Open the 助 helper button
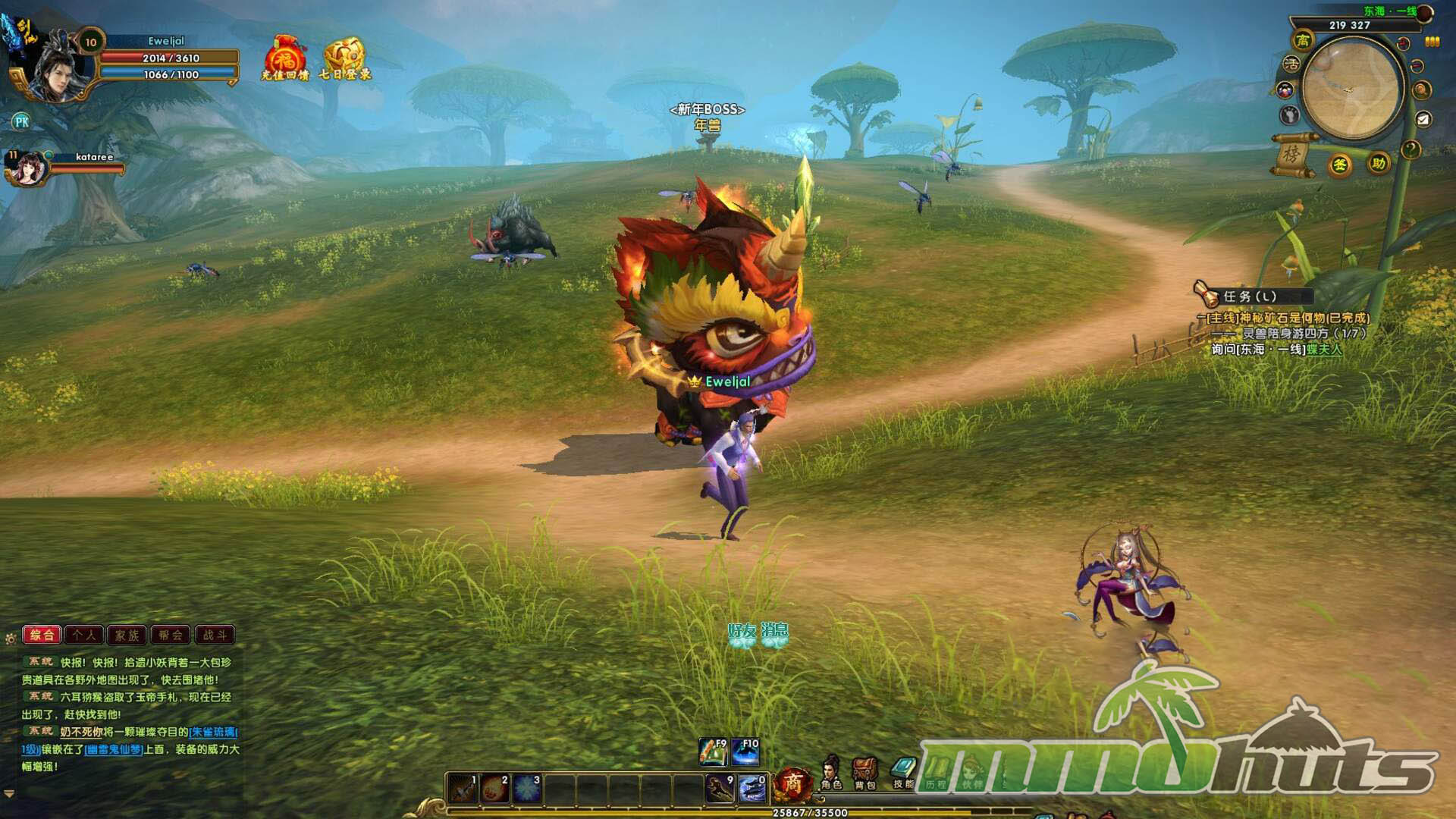1456x819 pixels. tap(1378, 163)
